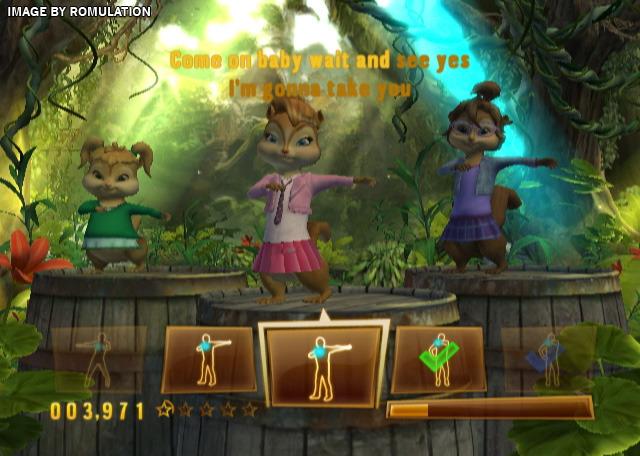This screenshot has width=640, height=456.
Task: Click the dance card with green checkmark
Action: tap(438, 359)
